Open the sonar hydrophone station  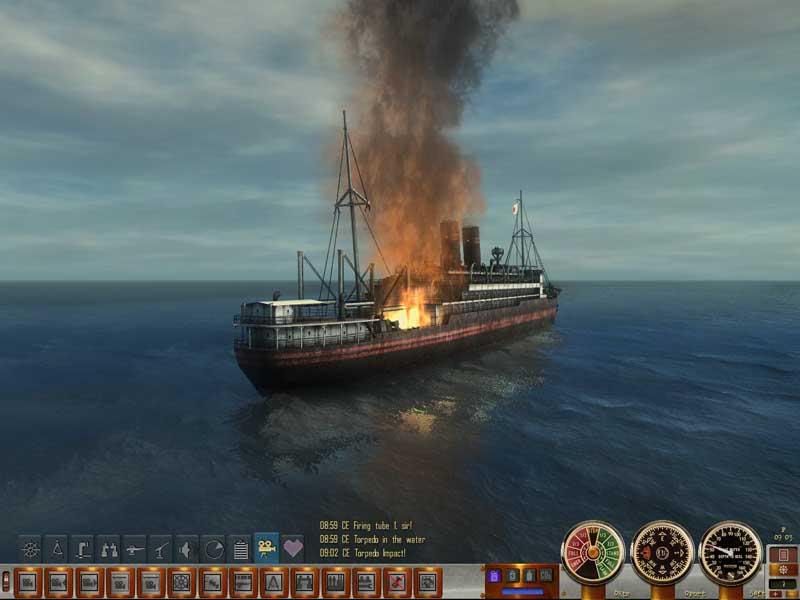point(187,549)
